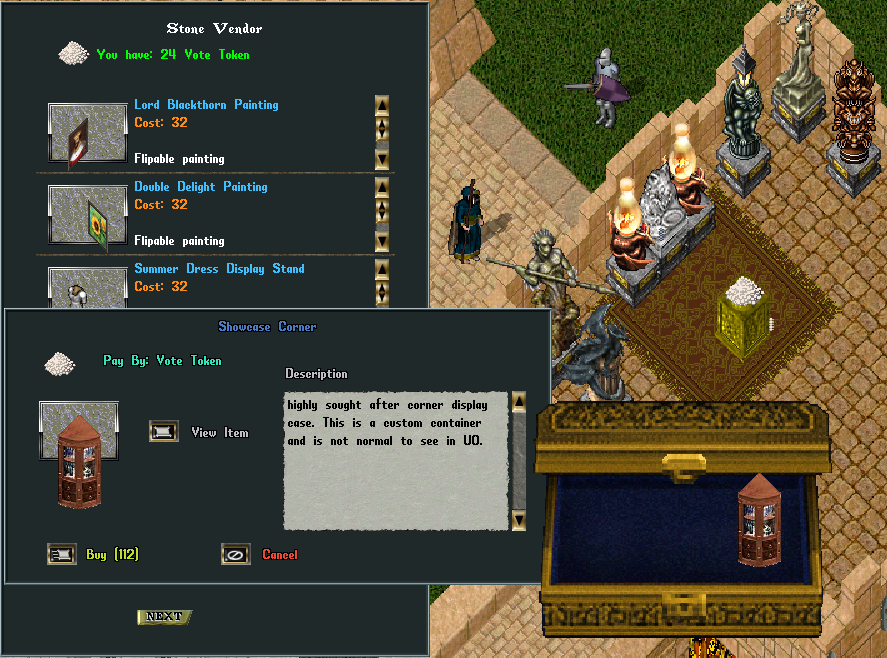Choose the Double Delight Painting listing

tap(201, 187)
